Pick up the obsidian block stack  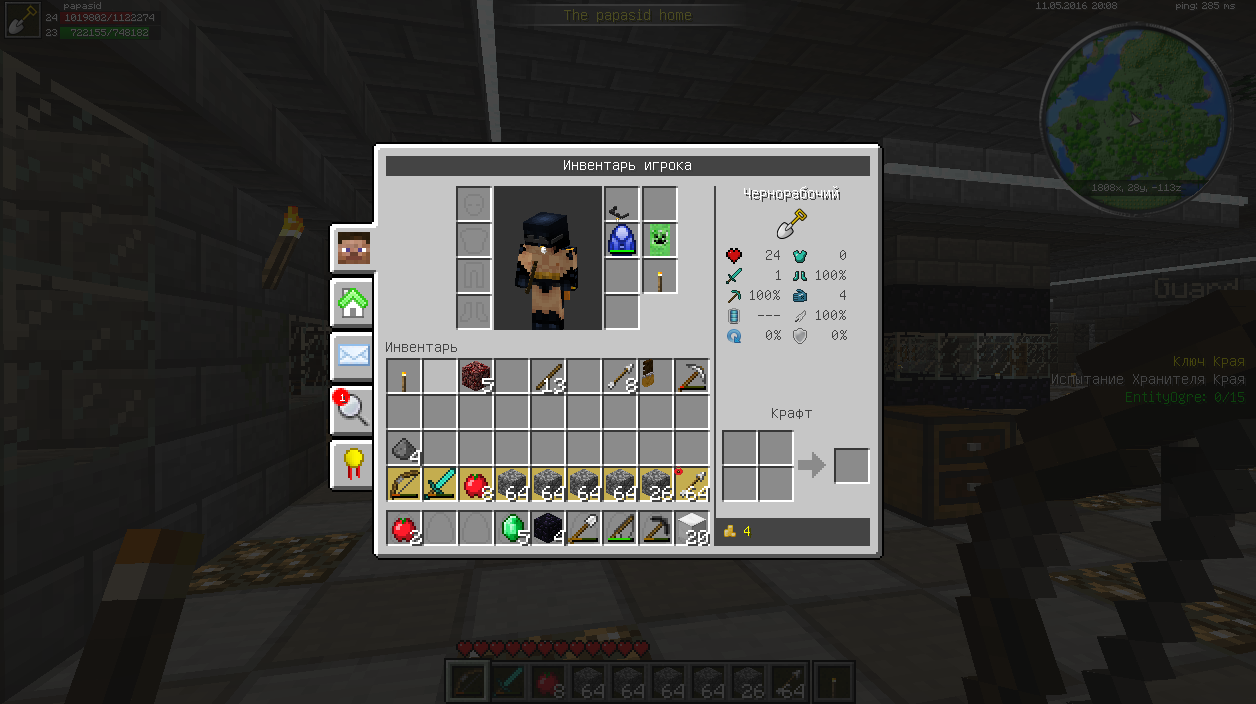[548, 528]
